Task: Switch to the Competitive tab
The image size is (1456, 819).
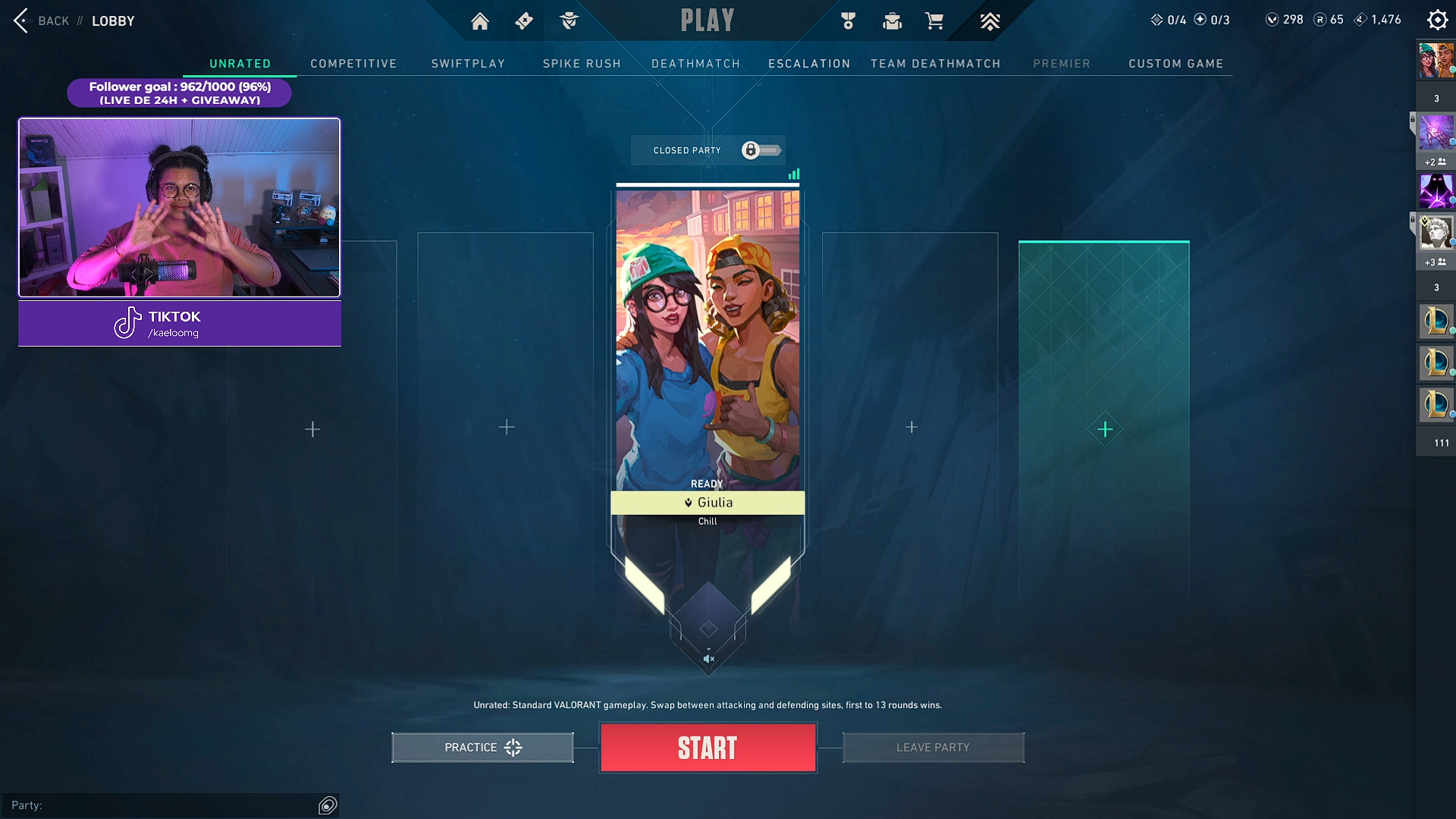Action: coord(353,64)
